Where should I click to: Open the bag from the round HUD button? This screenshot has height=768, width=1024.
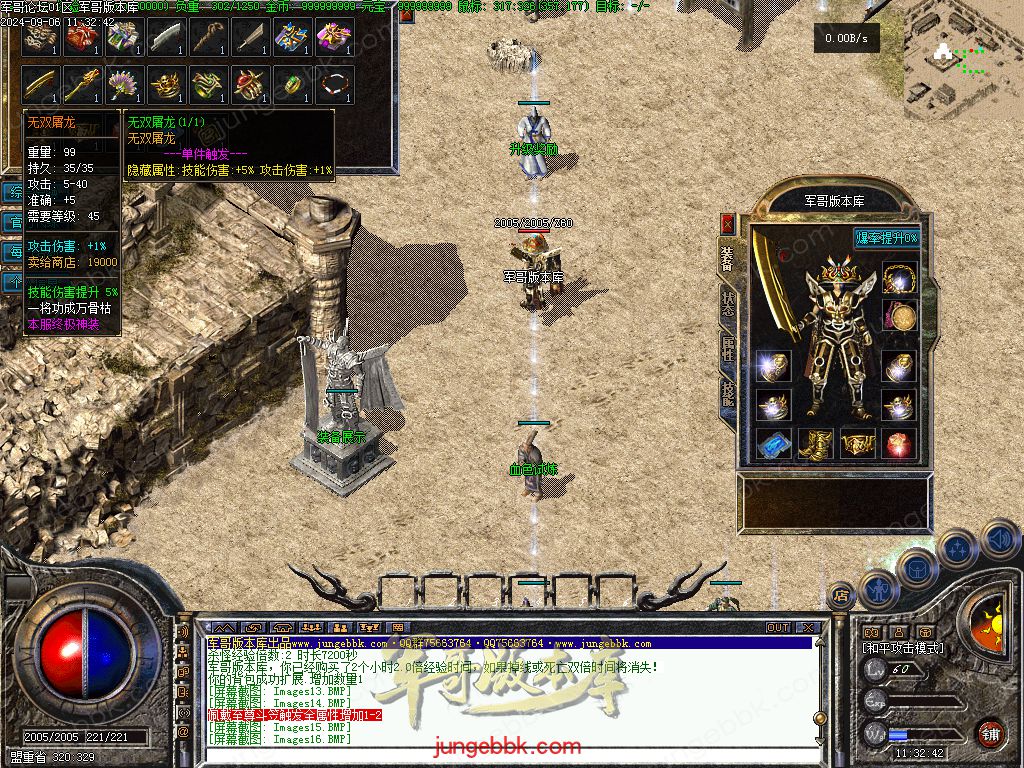tap(916, 568)
